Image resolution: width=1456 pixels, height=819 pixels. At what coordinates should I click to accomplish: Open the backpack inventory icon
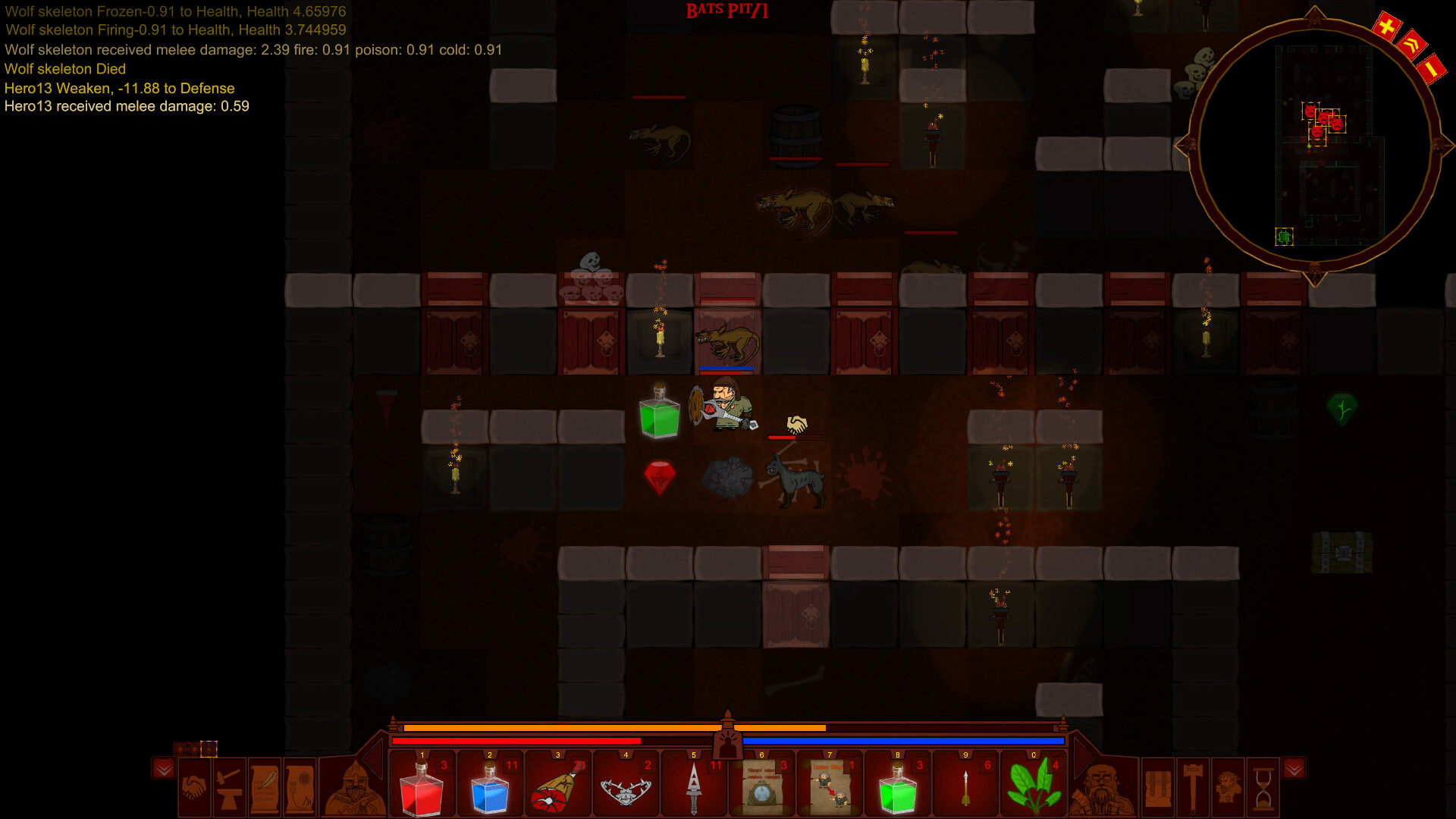[x=1158, y=789]
